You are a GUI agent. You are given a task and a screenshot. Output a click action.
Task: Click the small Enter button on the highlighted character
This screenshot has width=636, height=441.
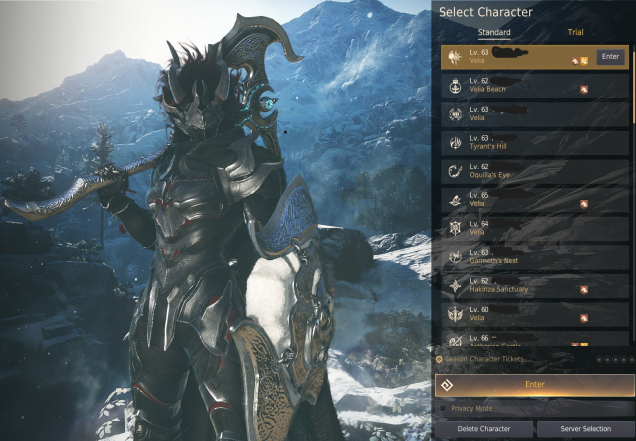click(x=611, y=57)
